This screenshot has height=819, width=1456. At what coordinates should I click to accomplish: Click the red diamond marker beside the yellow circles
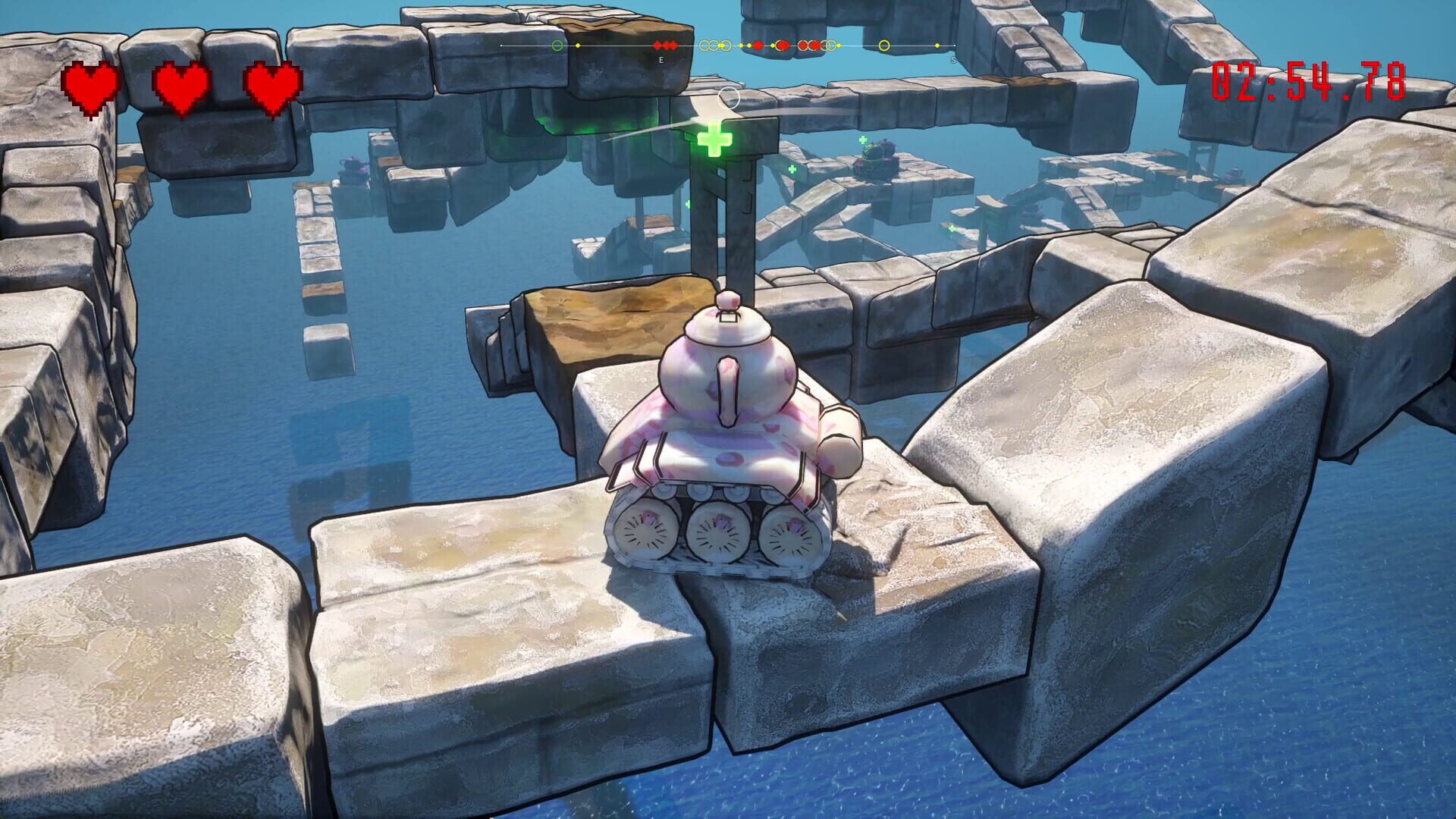pos(758,45)
